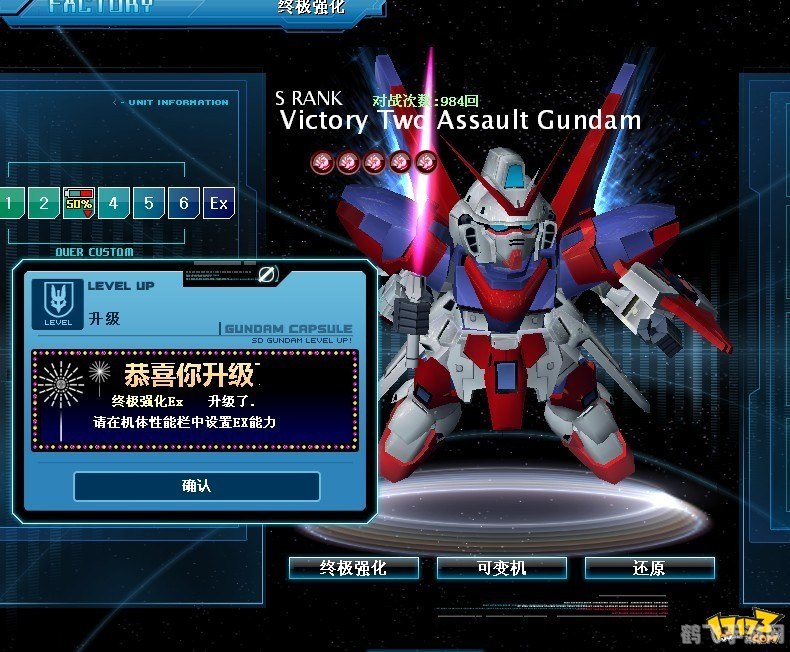Select enhancement level 6 box
The width and height of the screenshot is (790, 652).
(183, 203)
